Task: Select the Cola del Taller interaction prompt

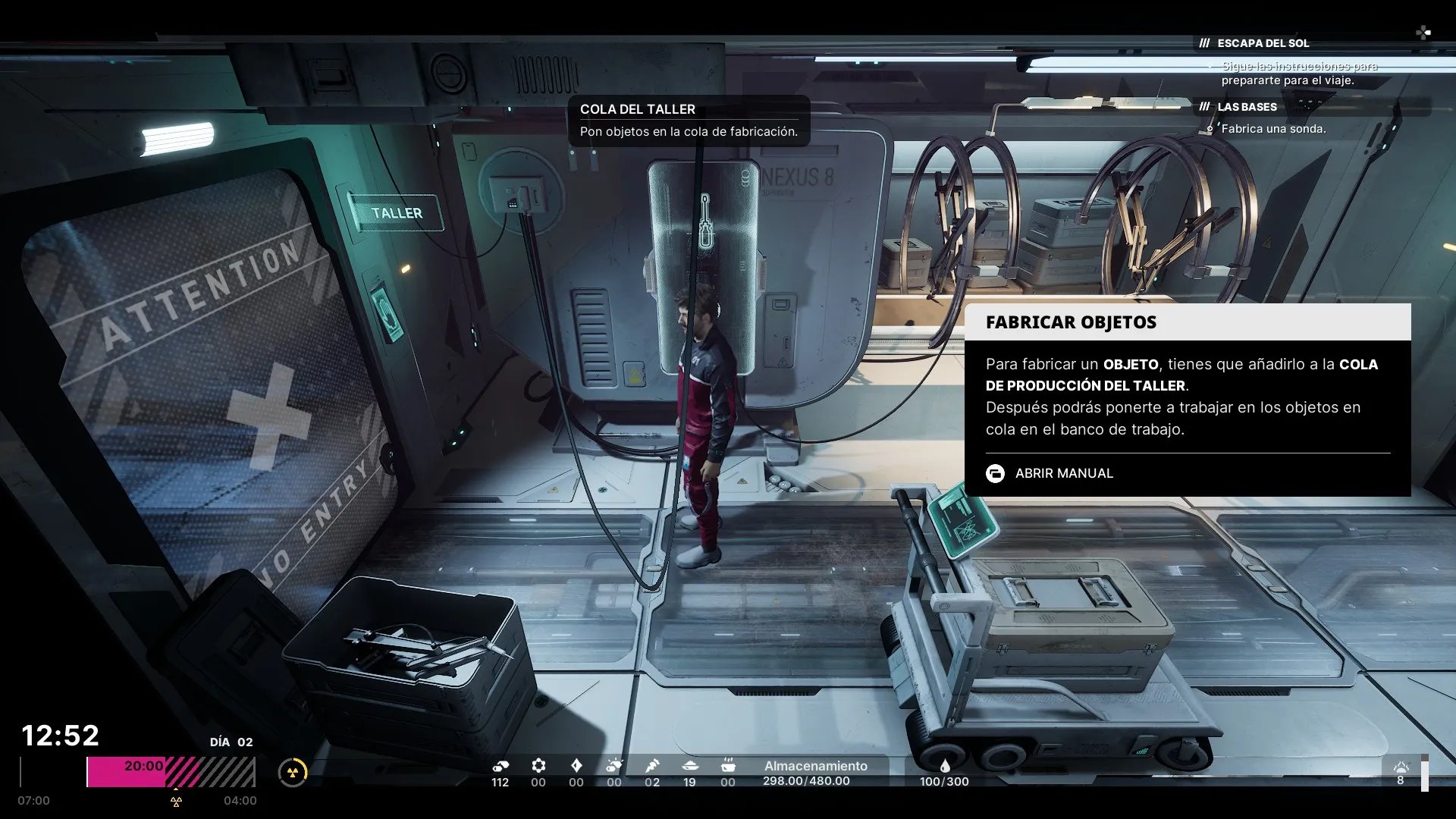Action: coord(689,120)
